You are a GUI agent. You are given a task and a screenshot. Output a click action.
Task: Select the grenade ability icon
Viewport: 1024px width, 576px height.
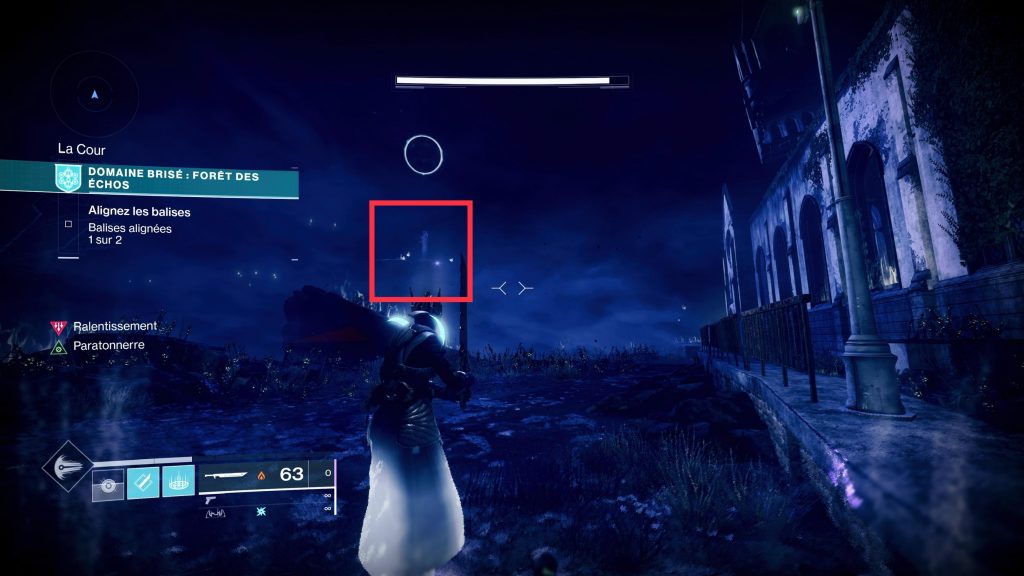(106, 485)
